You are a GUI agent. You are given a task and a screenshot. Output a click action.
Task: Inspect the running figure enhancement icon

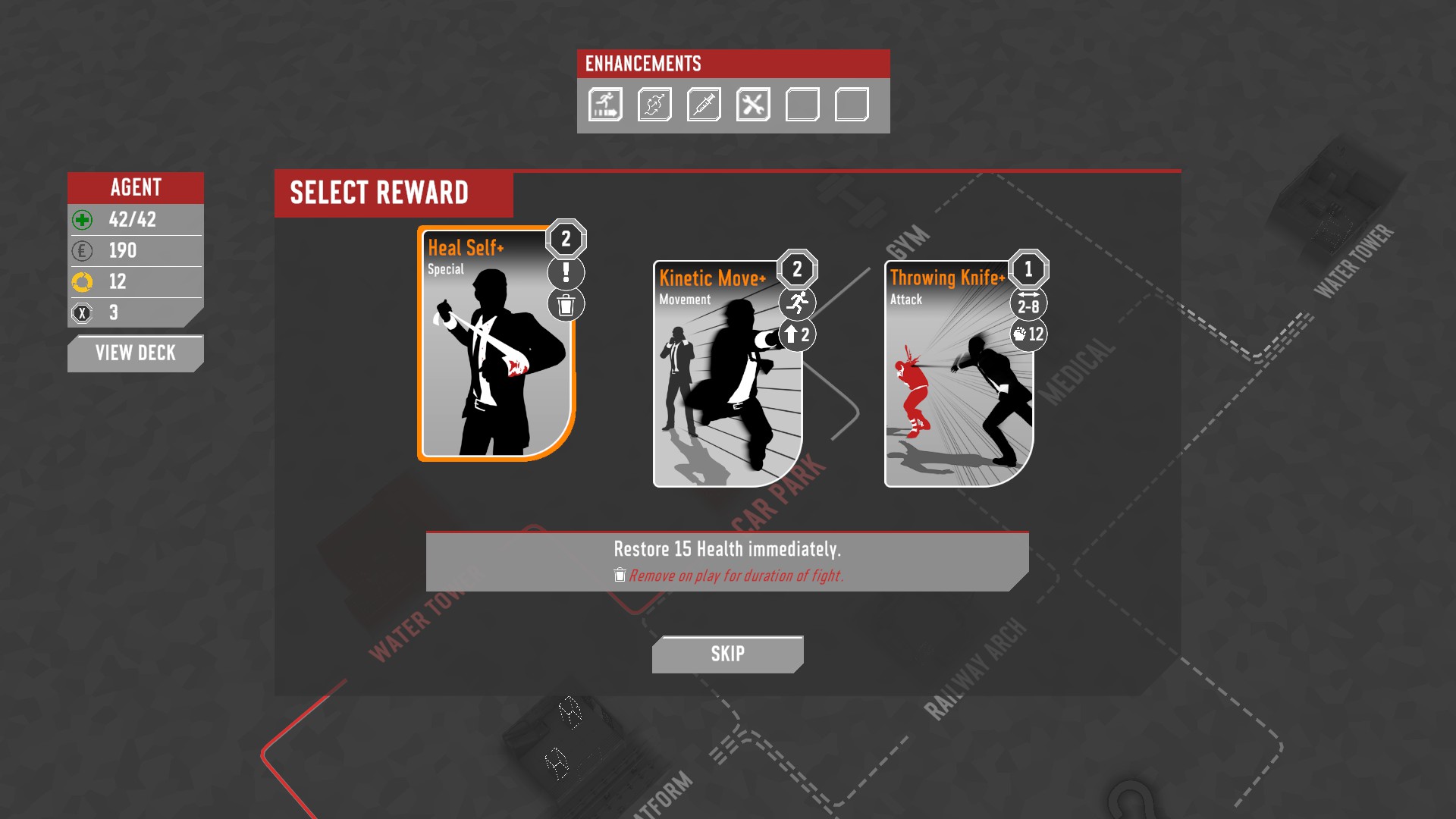coord(605,105)
